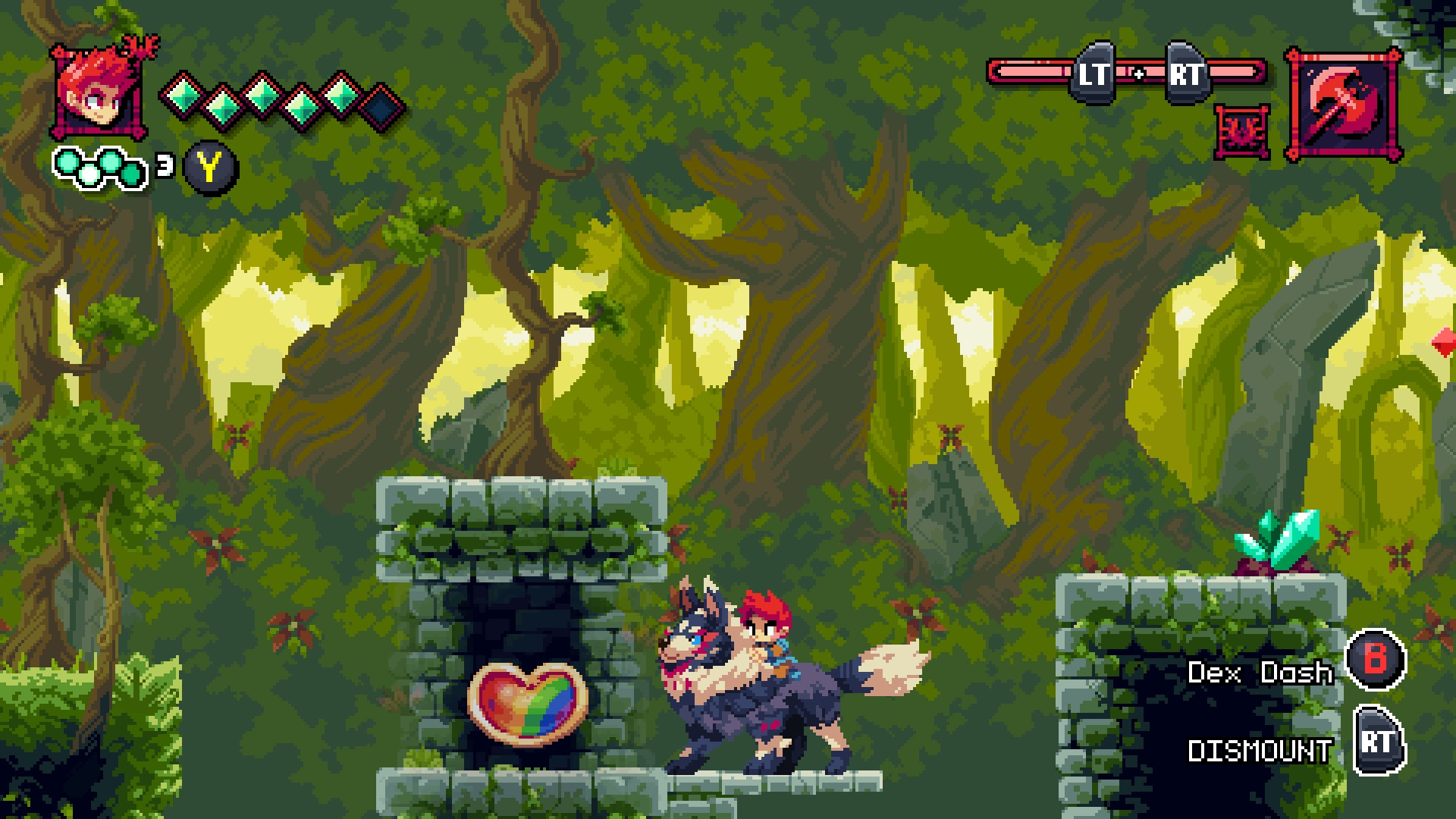
Task: Select the red axe weapon icon
Action: pos(1344,105)
